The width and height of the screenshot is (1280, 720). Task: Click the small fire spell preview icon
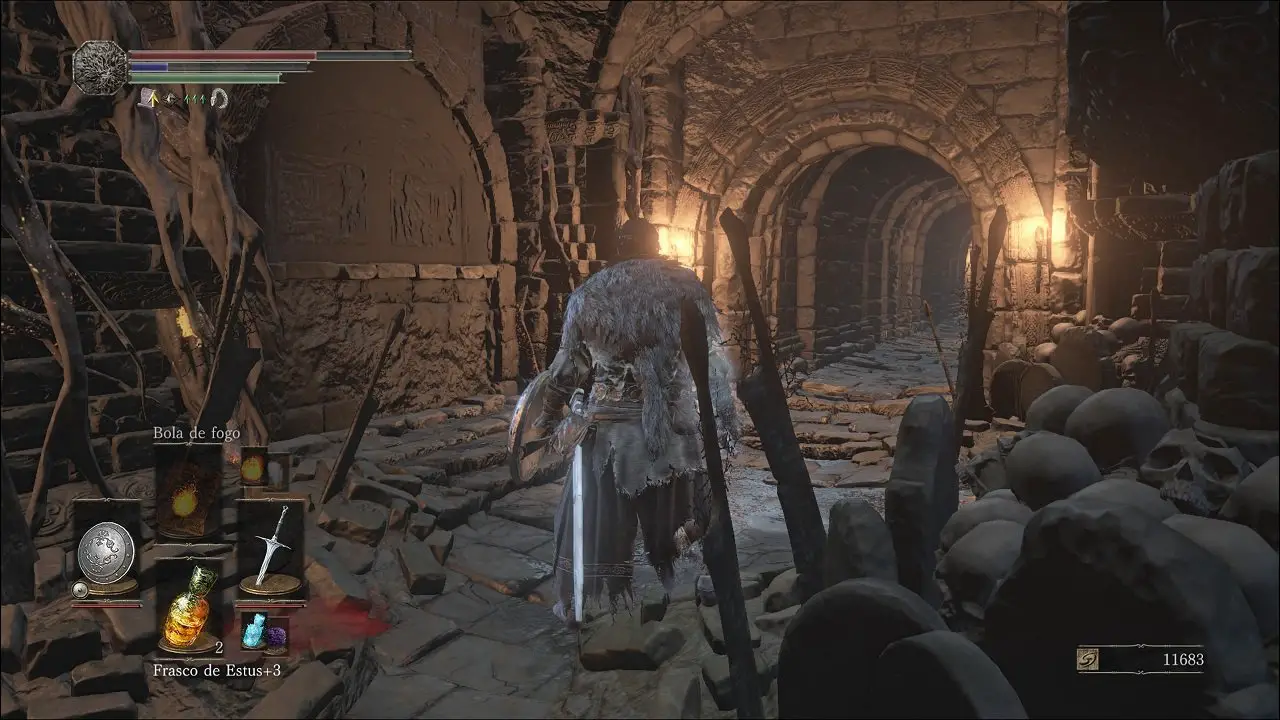(x=252, y=468)
